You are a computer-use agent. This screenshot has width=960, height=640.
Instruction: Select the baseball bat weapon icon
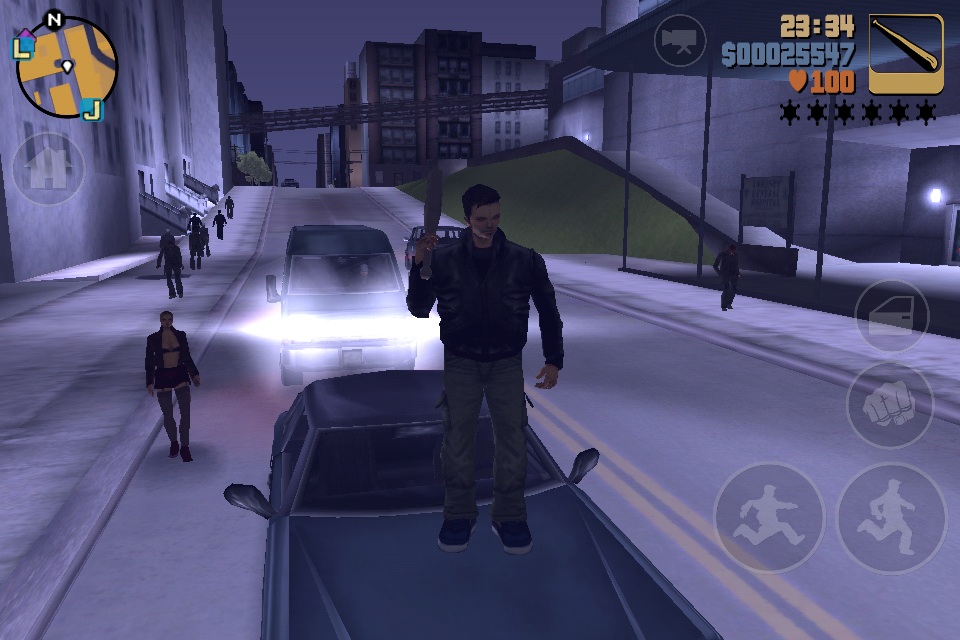(x=906, y=54)
